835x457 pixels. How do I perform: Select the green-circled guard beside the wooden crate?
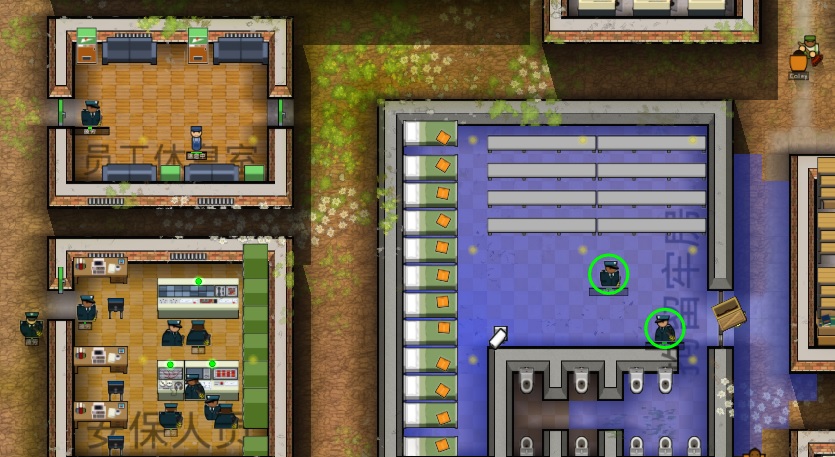(664, 327)
